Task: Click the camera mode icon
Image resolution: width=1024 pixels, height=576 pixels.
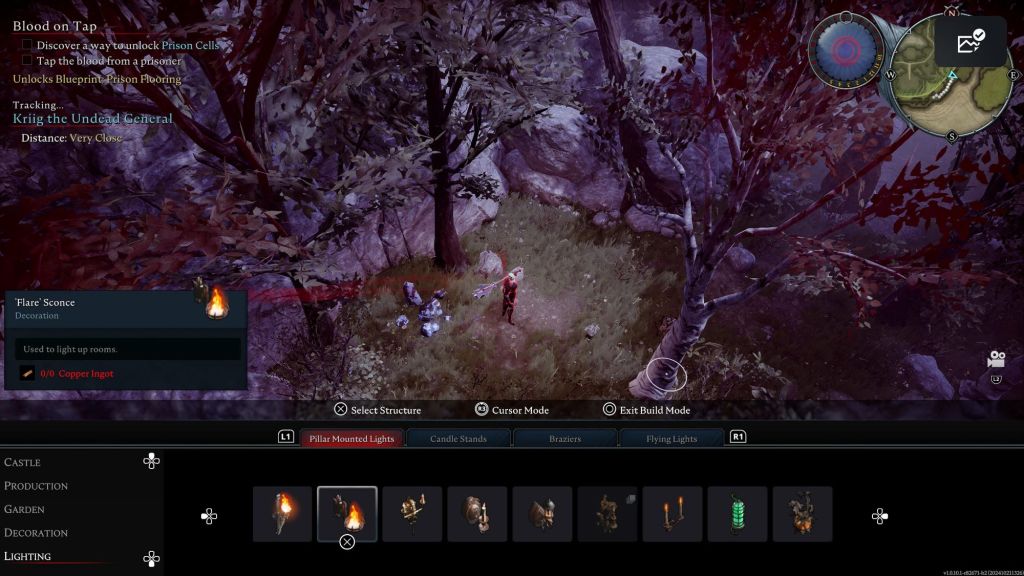Action: [x=996, y=359]
